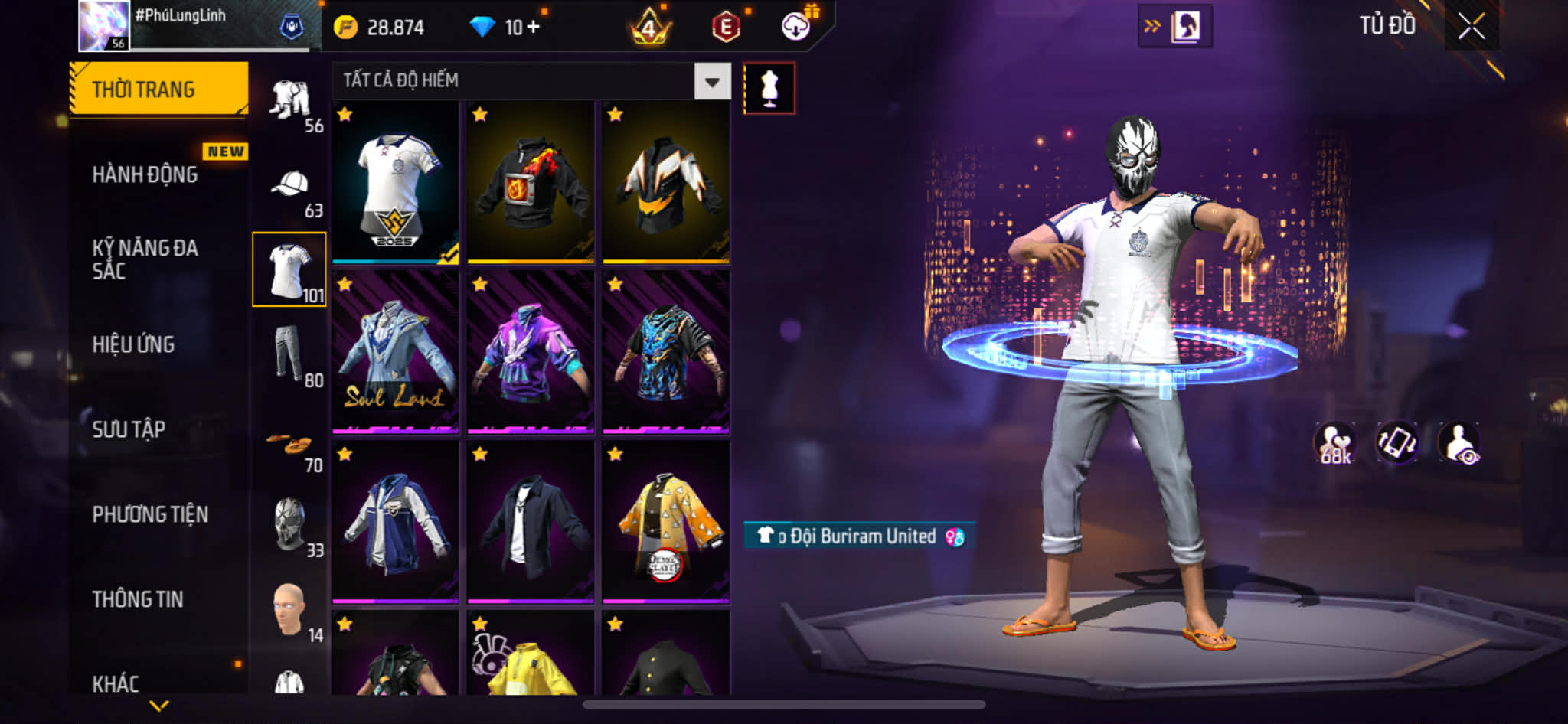The width and height of the screenshot is (1568, 724).
Task: Equip the white 2025 jersey top
Action: [395, 184]
